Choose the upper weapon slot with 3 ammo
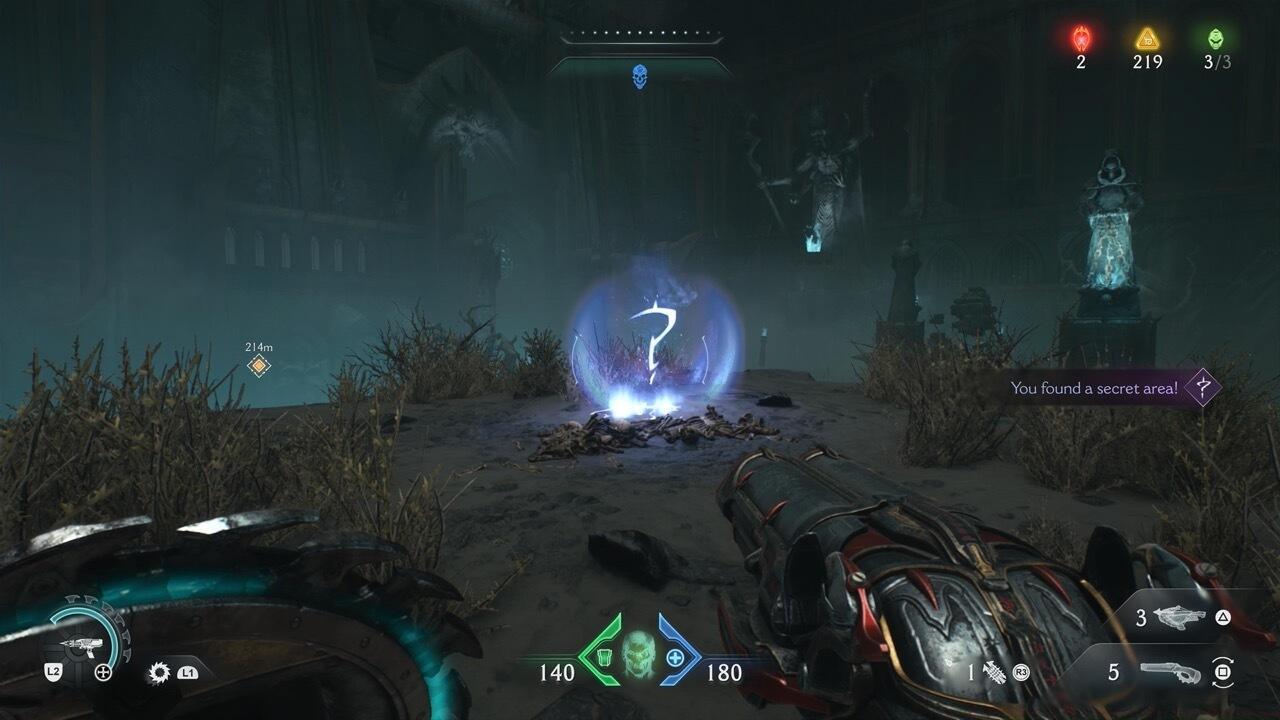This screenshot has width=1280, height=720. (x=1179, y=617)
